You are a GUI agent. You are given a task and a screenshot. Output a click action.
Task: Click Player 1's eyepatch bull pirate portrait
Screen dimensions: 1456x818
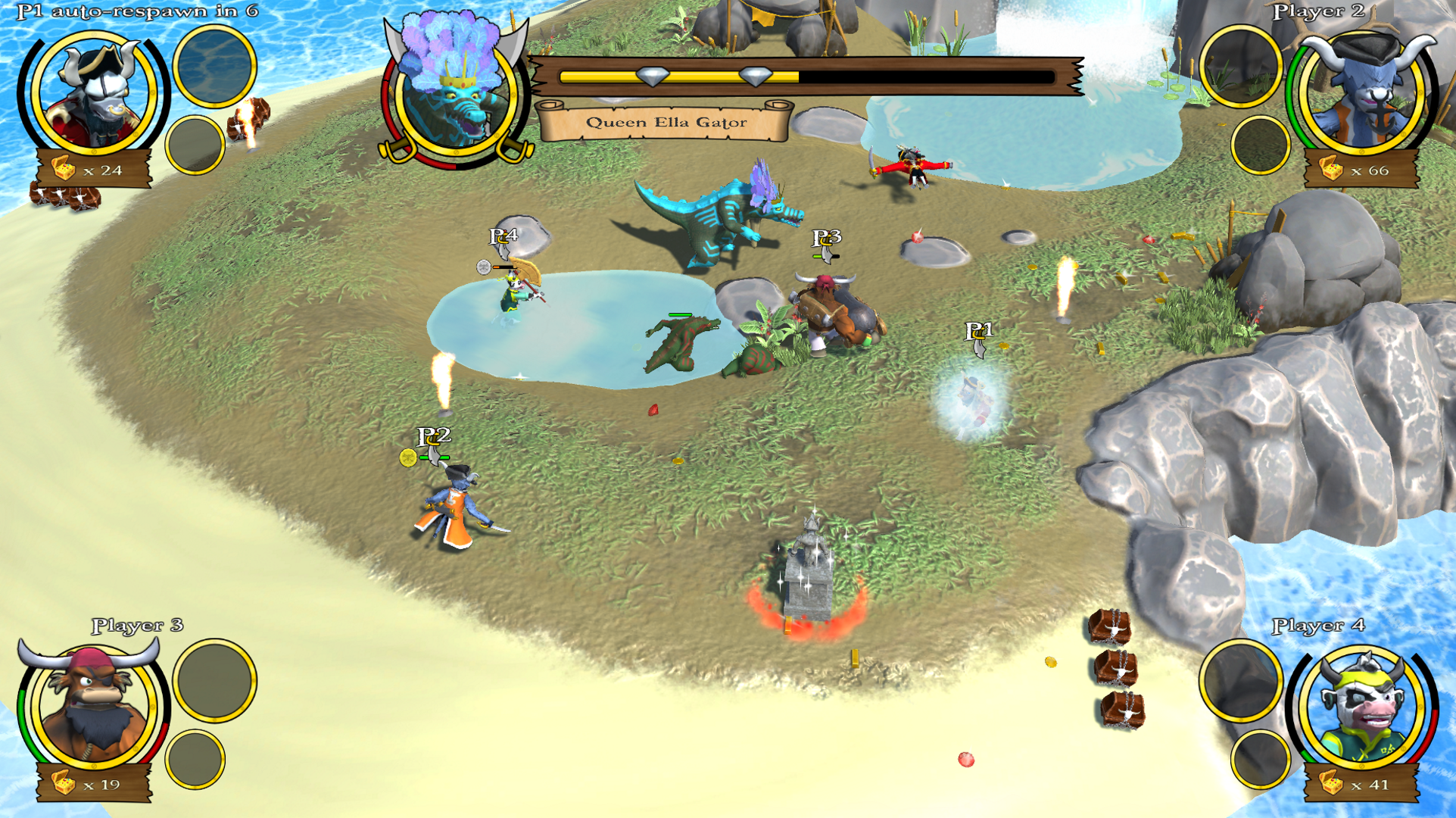click(x=93, y=95)
